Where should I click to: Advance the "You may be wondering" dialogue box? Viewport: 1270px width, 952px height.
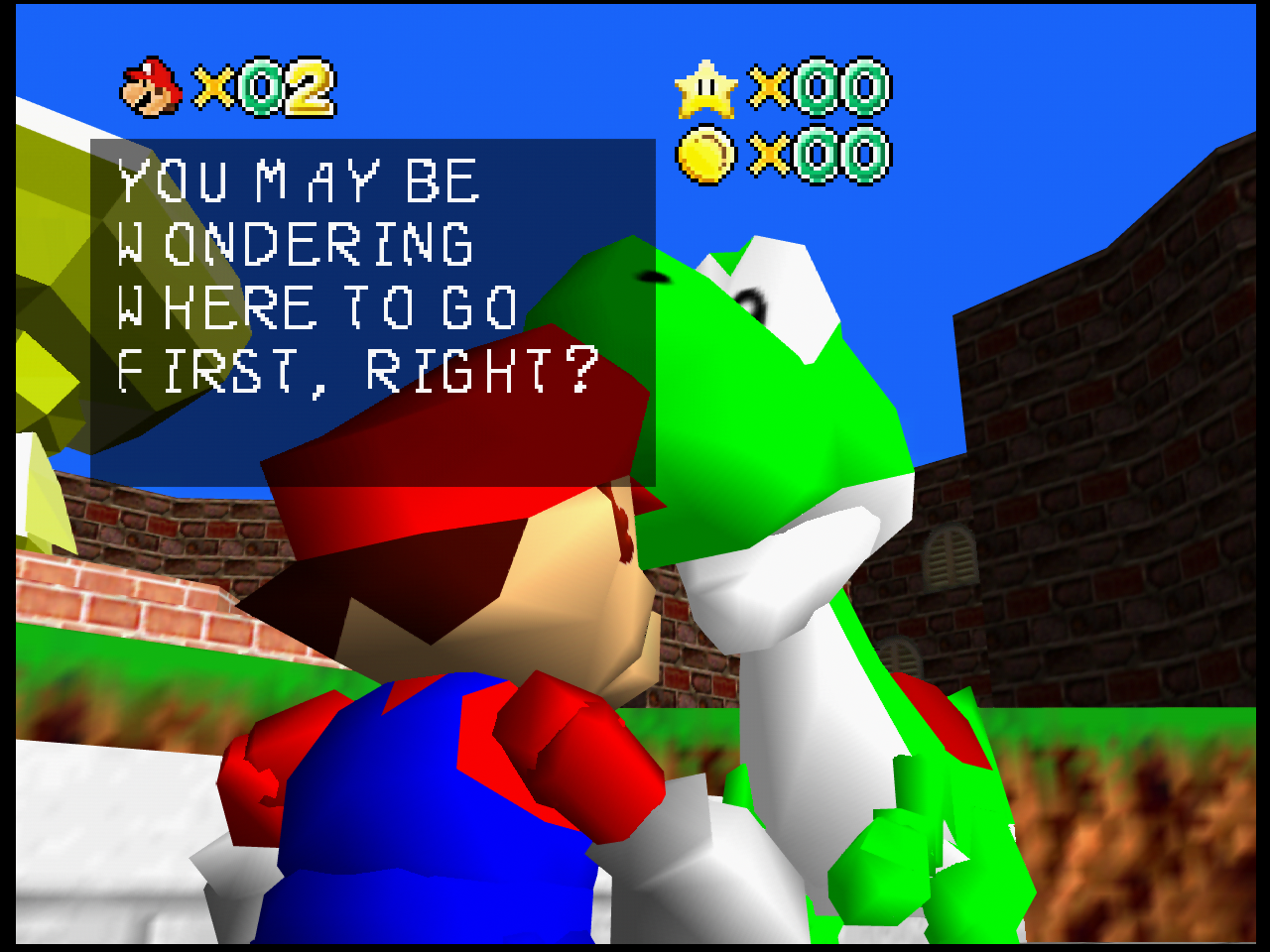372,311
